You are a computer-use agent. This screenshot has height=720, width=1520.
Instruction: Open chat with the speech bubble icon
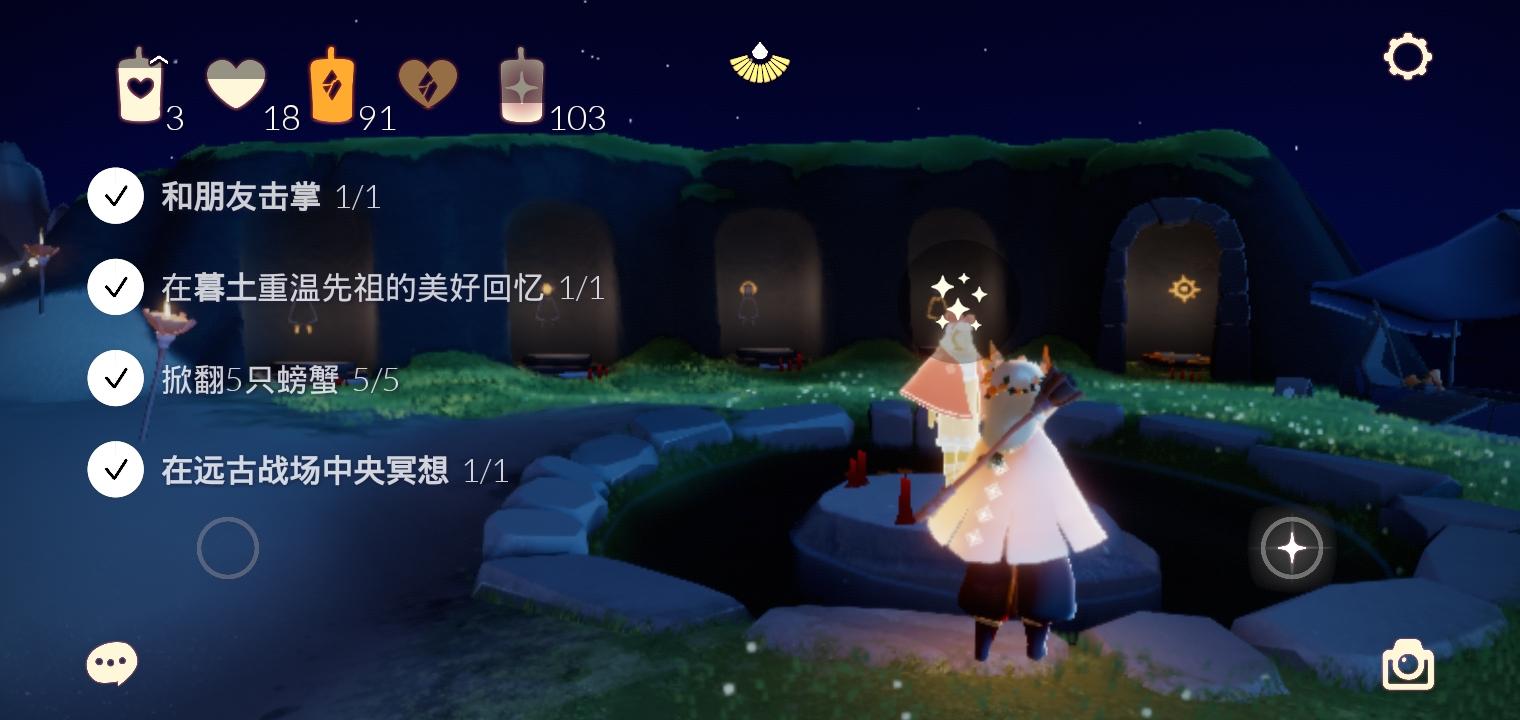click(111, 663)
